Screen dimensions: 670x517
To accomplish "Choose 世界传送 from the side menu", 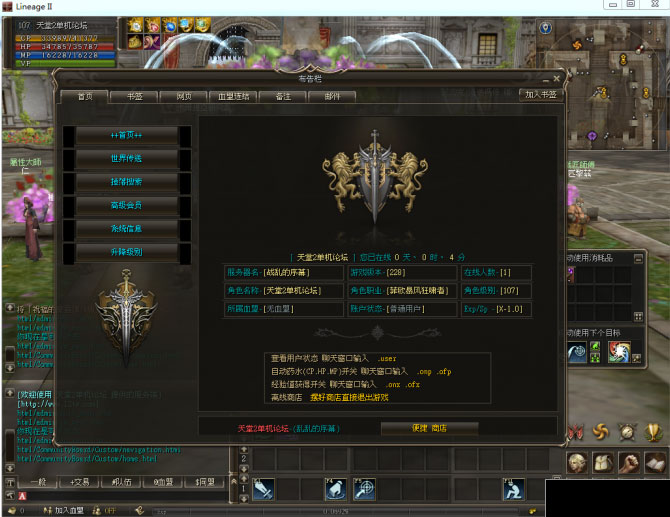I will (126, 158).
